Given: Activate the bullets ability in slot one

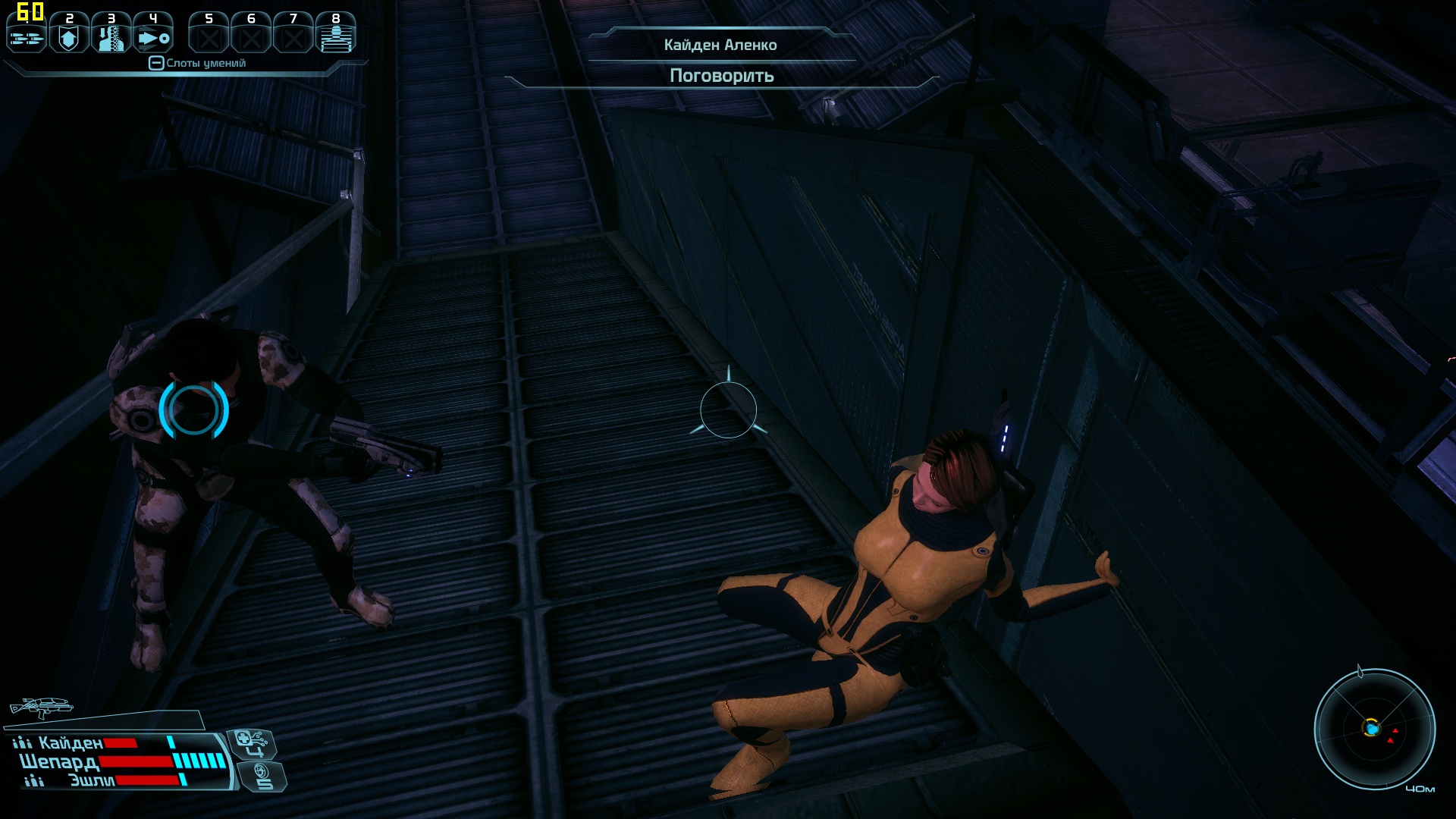Looking at the screenshot, I should click(x=27, y=35).
